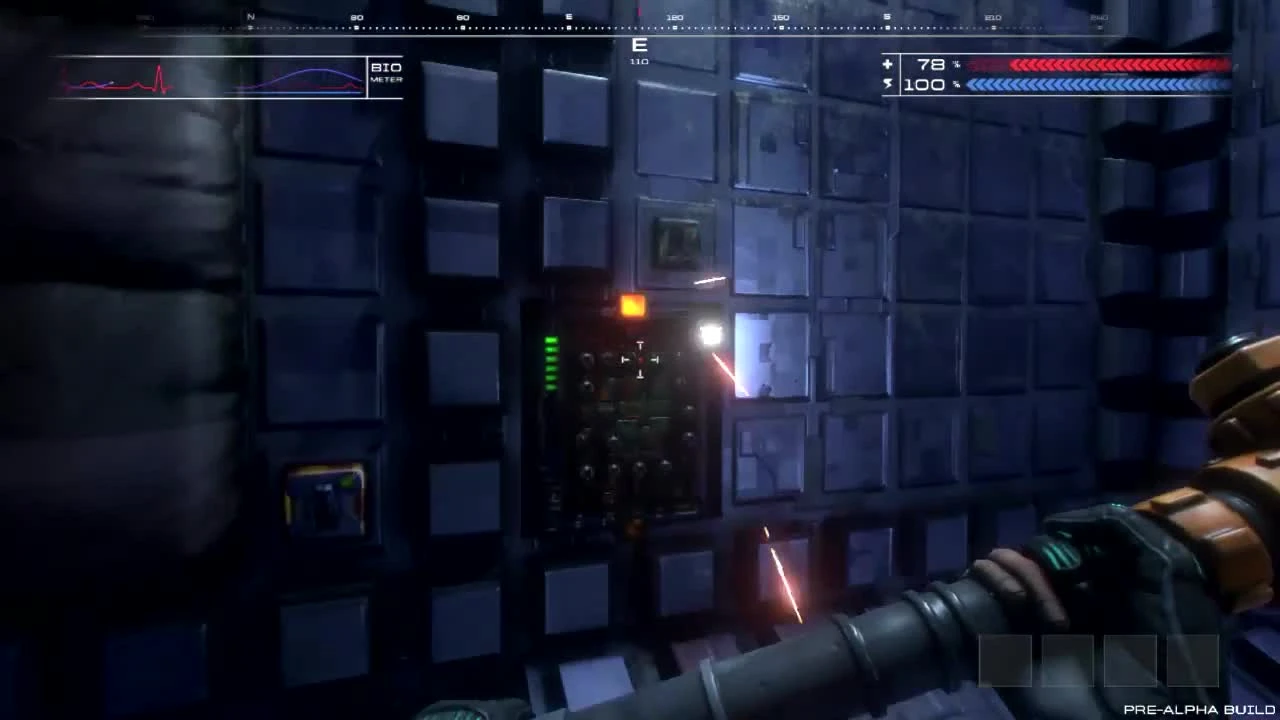Click the lightning energy icon beside 100%
This screenshot has width=1280, height=720.
[888, 84]
